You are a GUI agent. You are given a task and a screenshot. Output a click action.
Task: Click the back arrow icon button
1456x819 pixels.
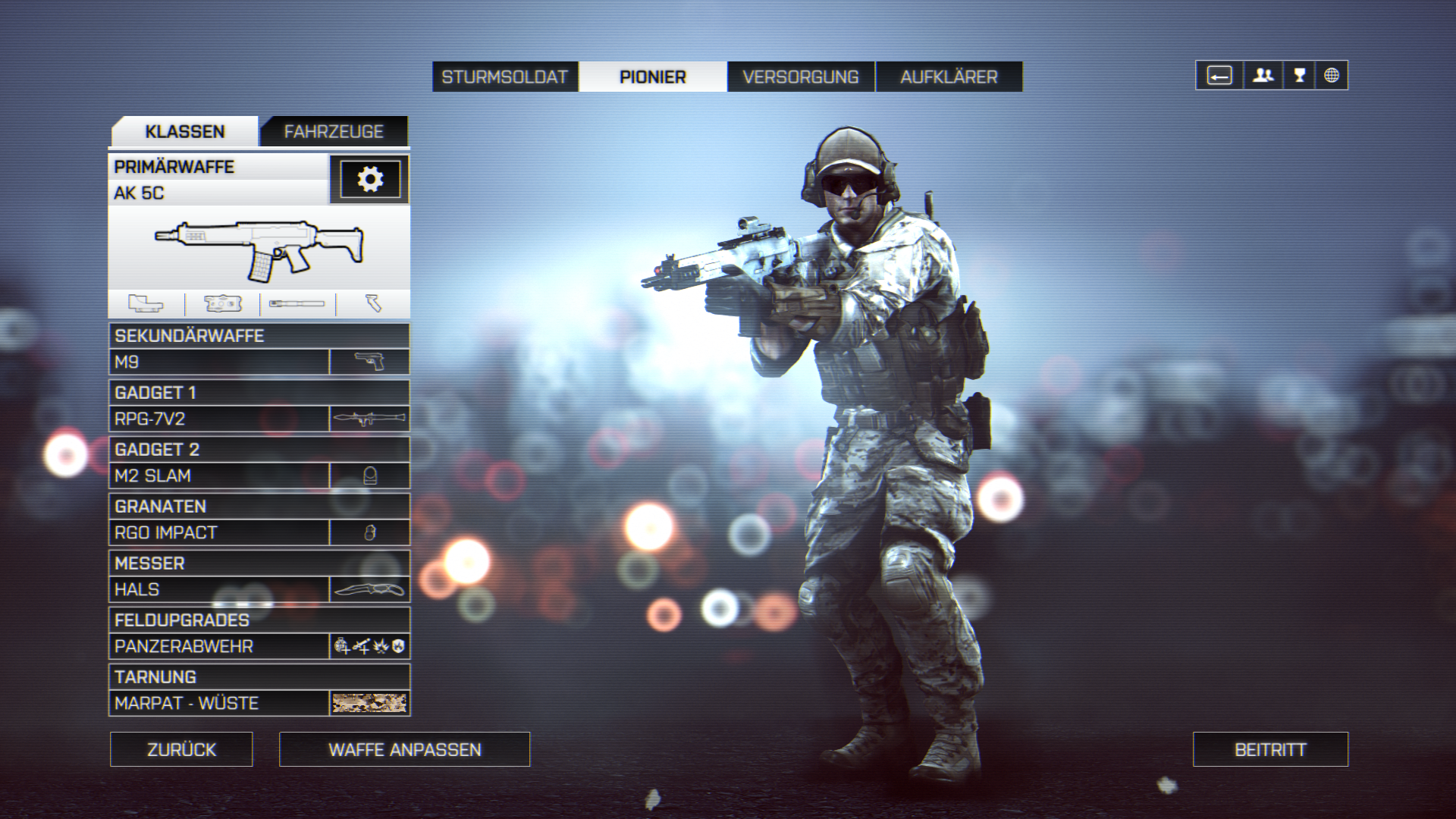coord(1219,75)
